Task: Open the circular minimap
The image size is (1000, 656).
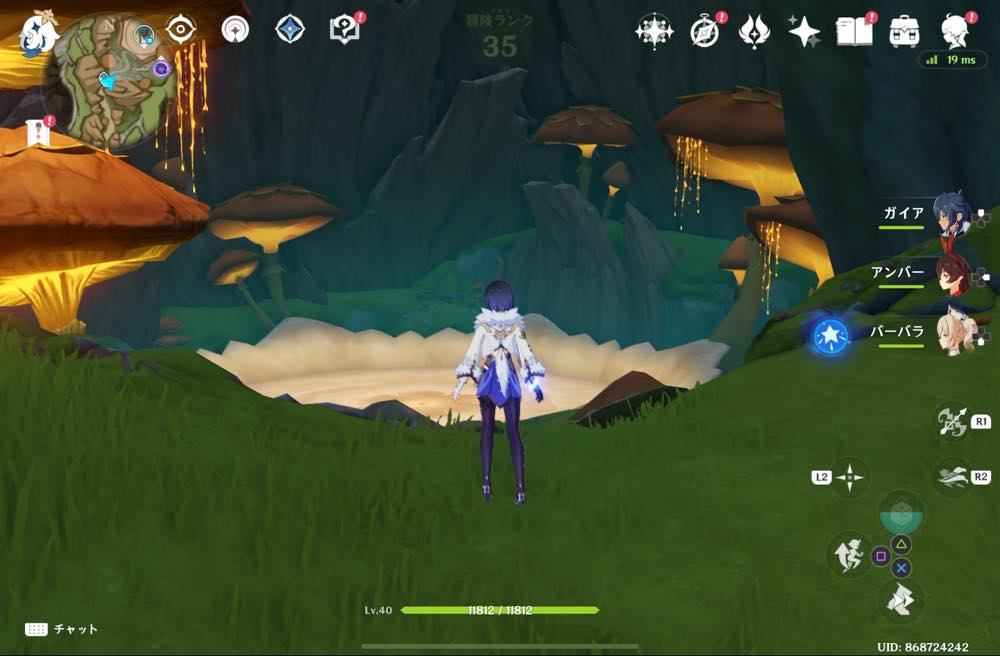Action: [x=113, y=82]
